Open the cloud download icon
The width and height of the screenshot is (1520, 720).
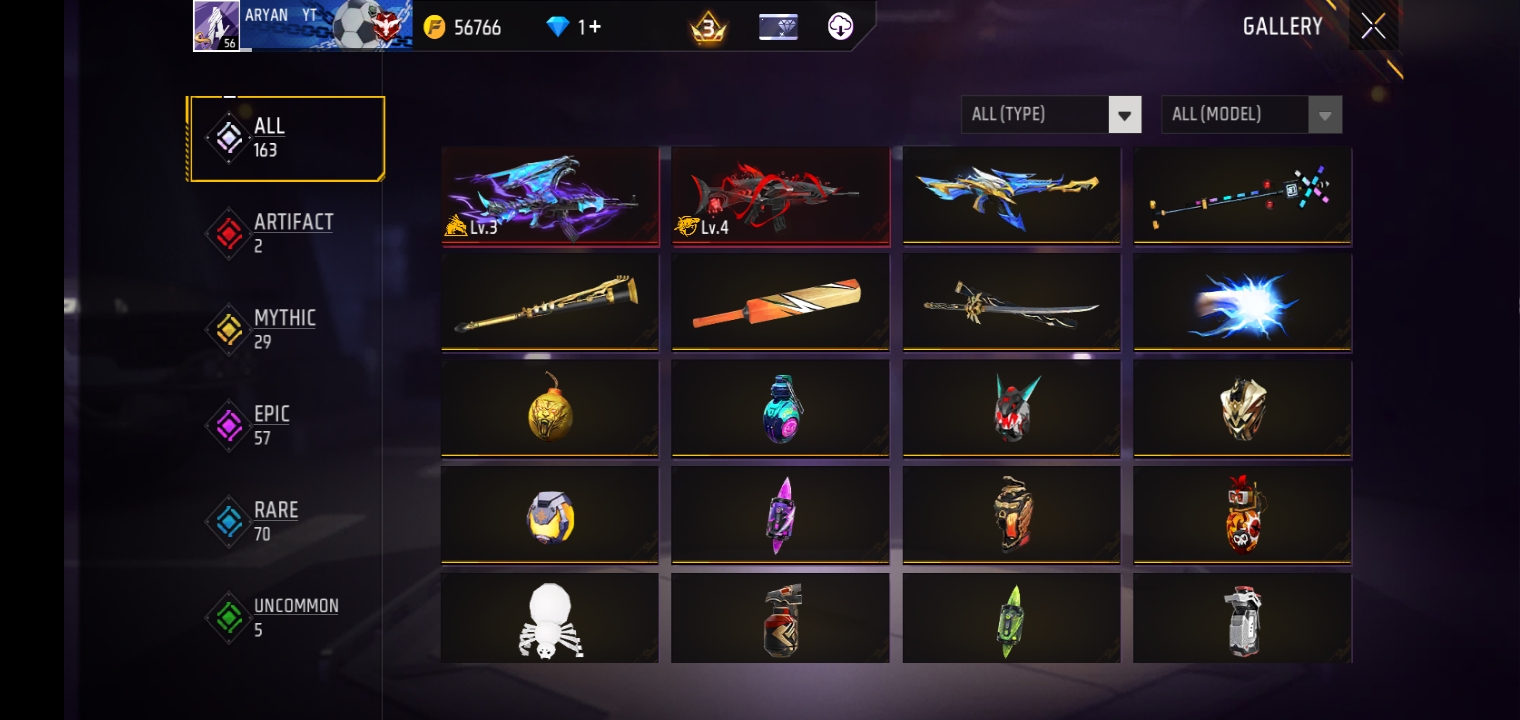point(840,27)
